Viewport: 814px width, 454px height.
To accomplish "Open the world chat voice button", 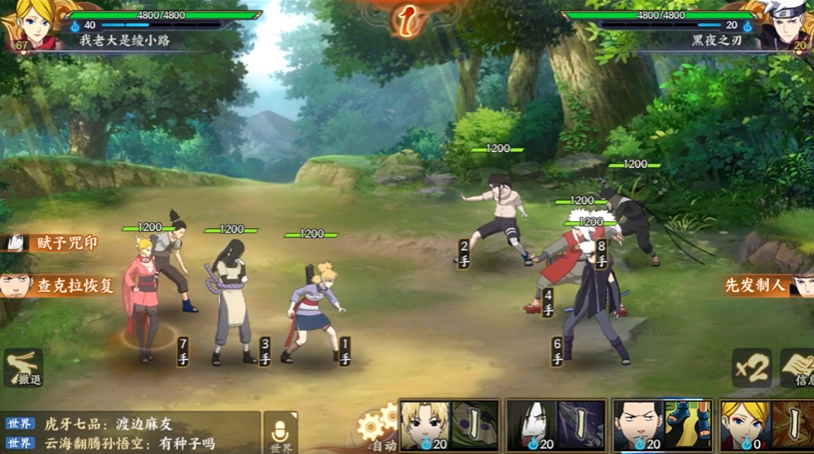I will (x=281, y=432).
